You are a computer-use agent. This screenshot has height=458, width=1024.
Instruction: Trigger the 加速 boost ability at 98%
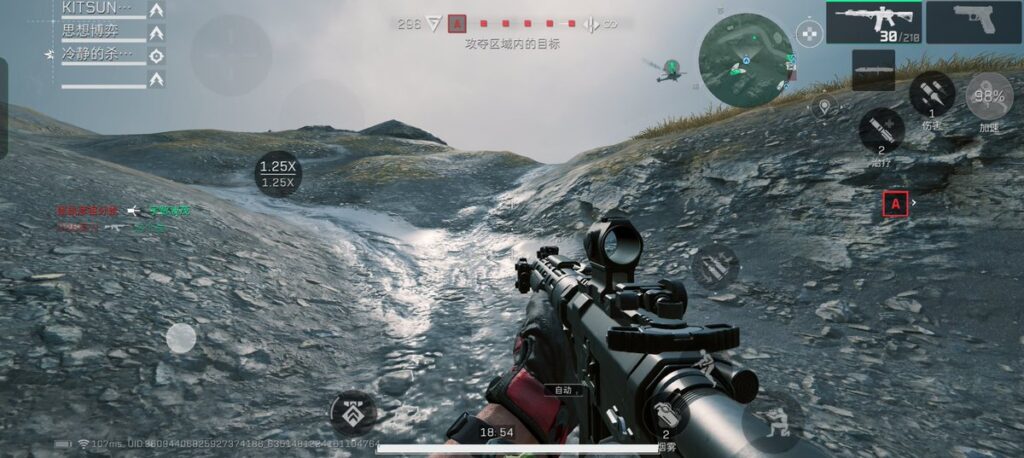(988, 98)
